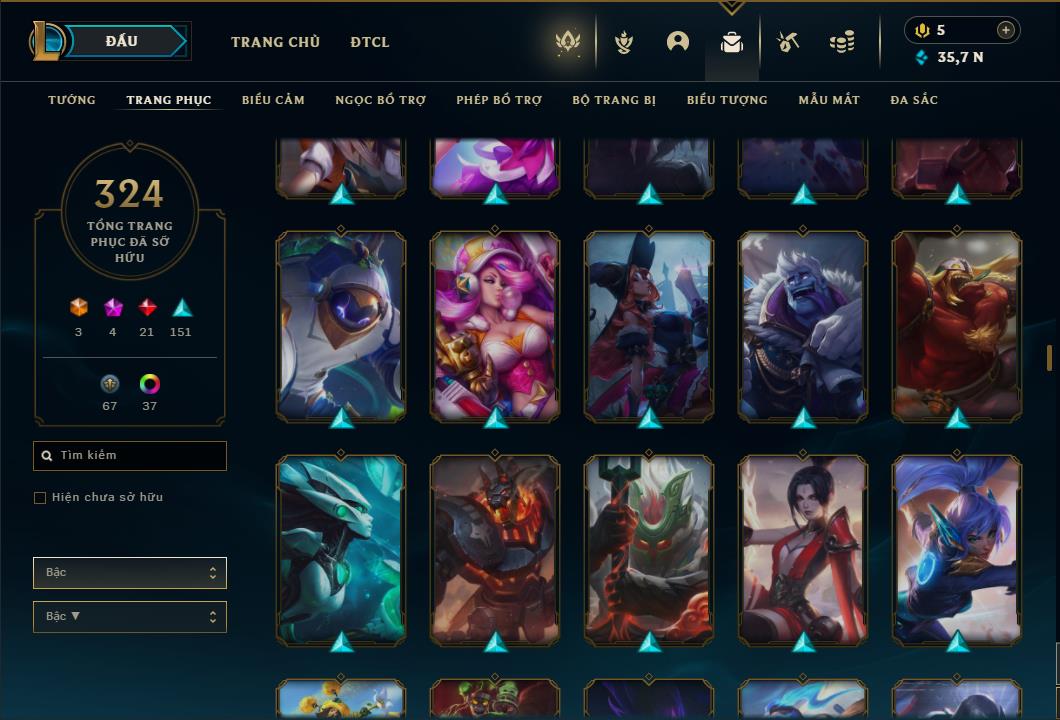Open the upper Bậc dropdown

click(x=130, y=573)
